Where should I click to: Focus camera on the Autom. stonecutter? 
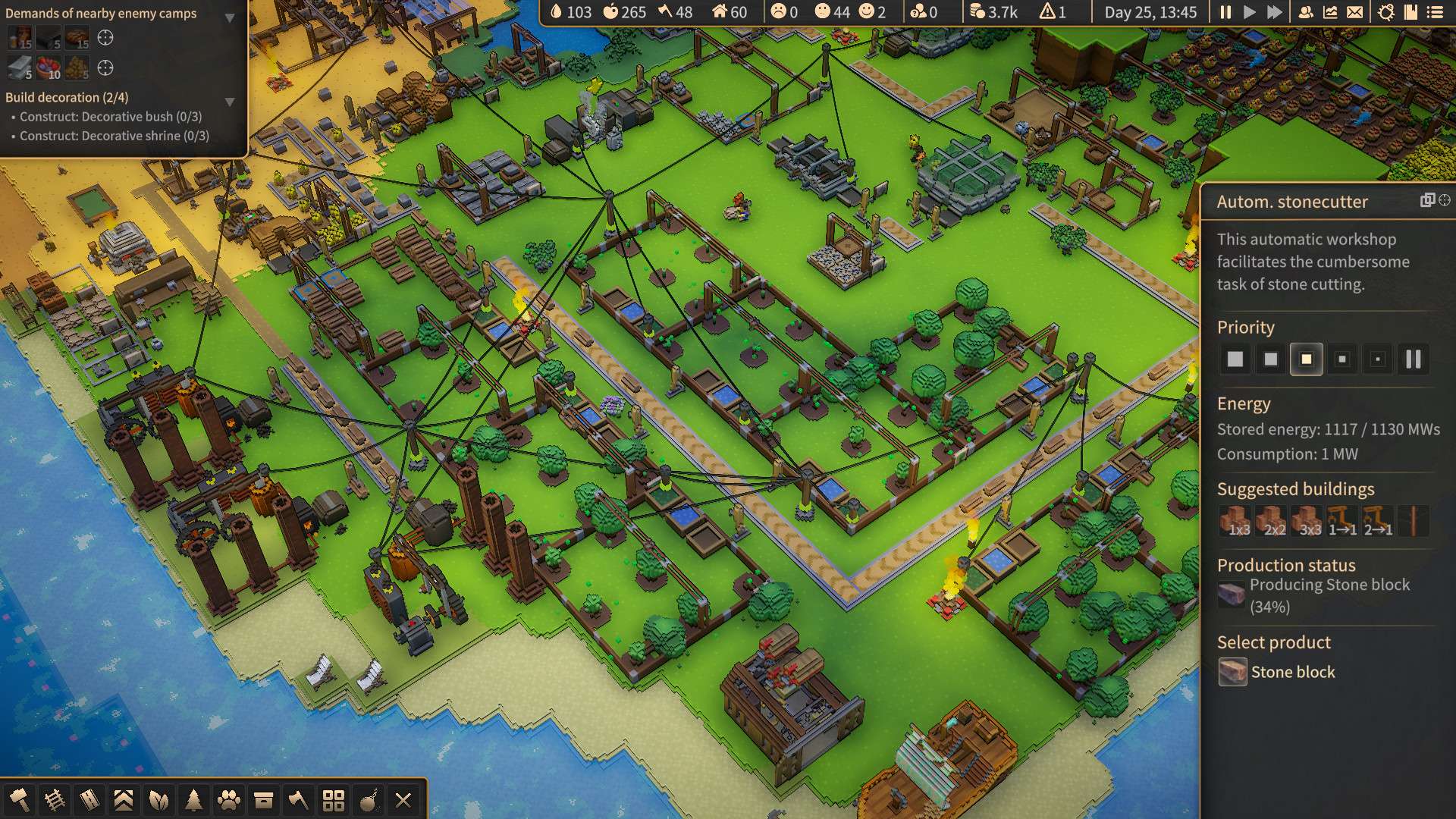click(1445, 200)
